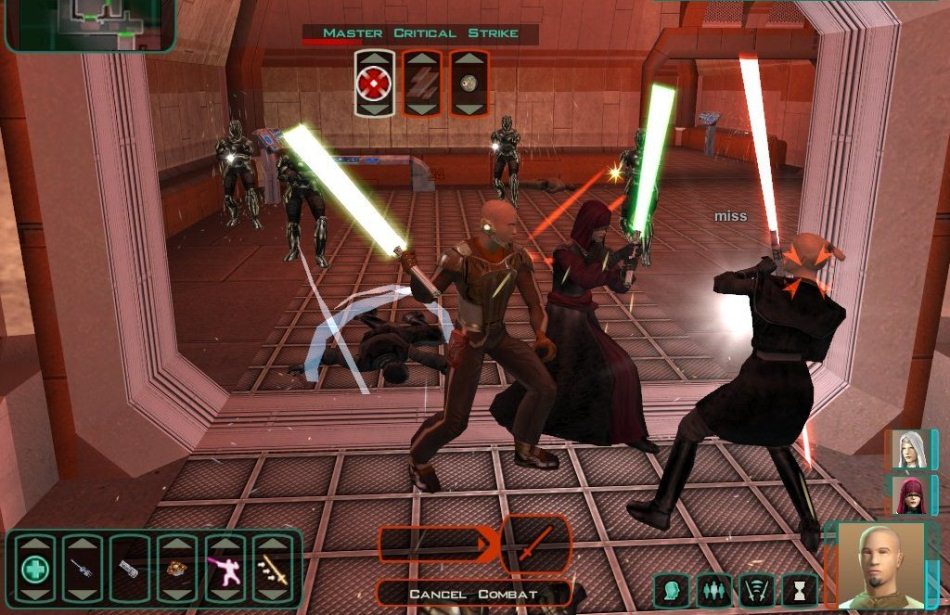Screen dimensions: 950x615
Task: Toggle solo mode with the head icon
Action: [671, 589]
